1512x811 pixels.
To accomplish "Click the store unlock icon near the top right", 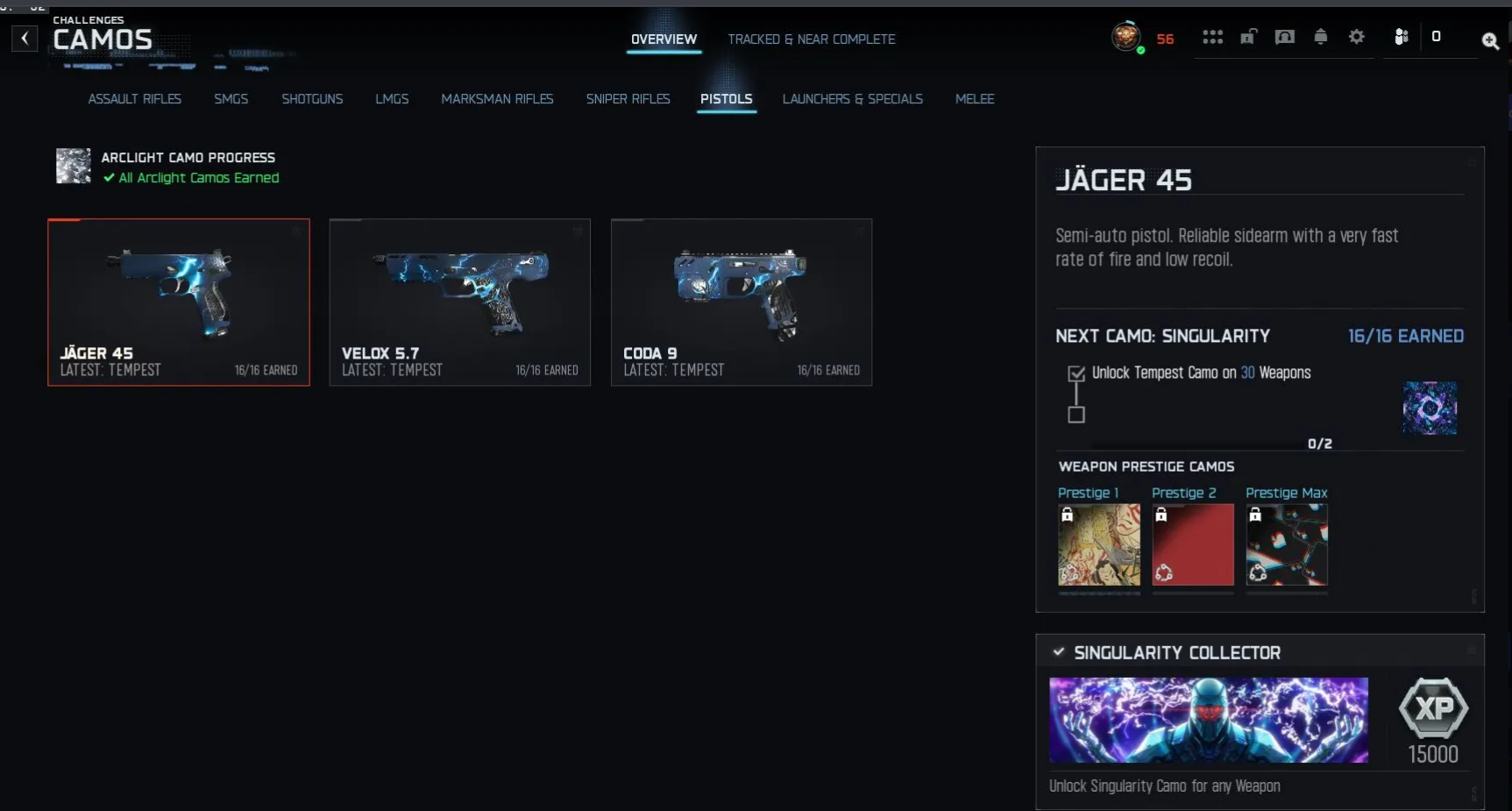I will pos(1248,37).
